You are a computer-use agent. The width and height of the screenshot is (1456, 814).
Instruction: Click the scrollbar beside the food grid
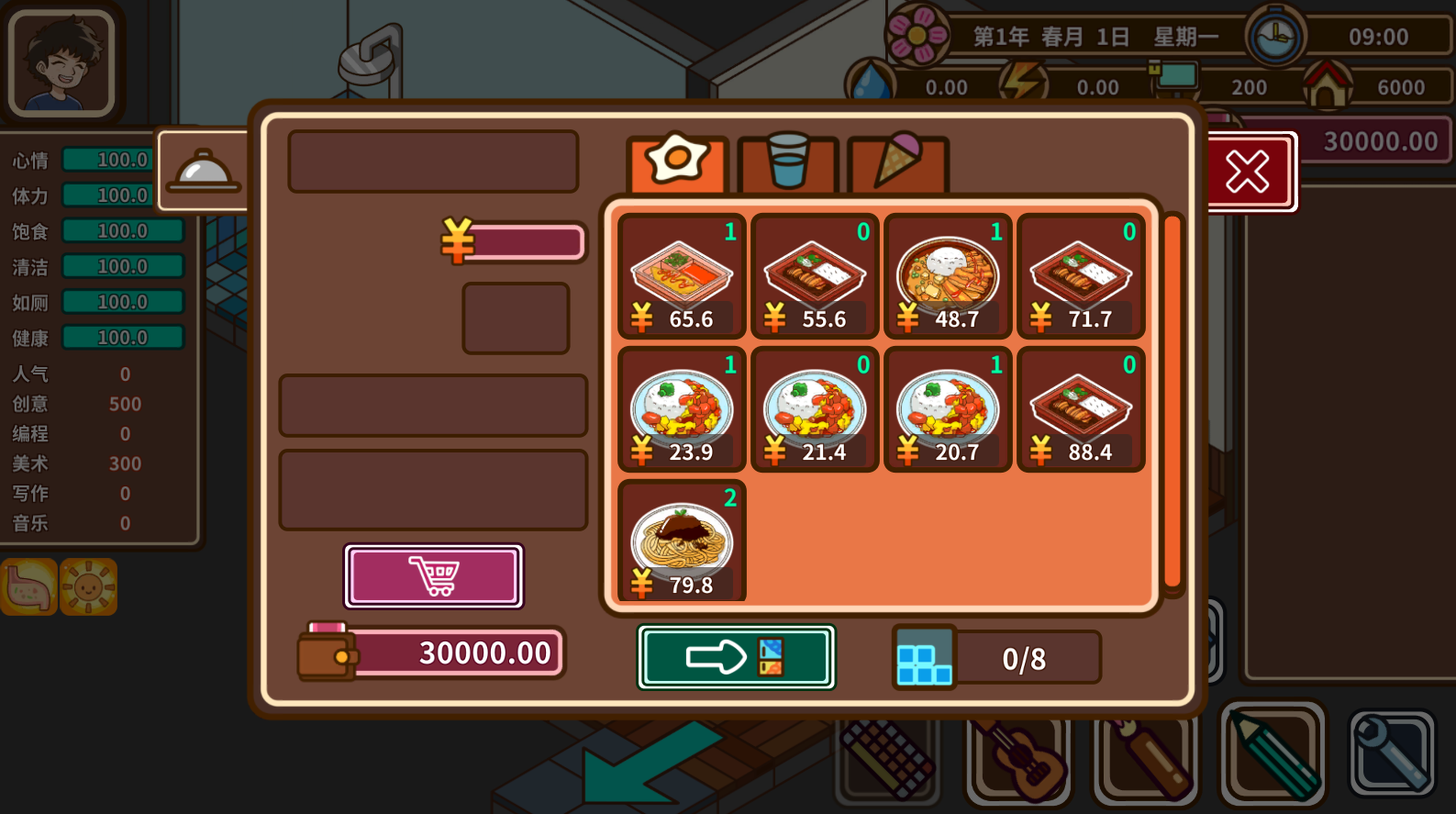pyautogui.click(x=1172, y=404)
